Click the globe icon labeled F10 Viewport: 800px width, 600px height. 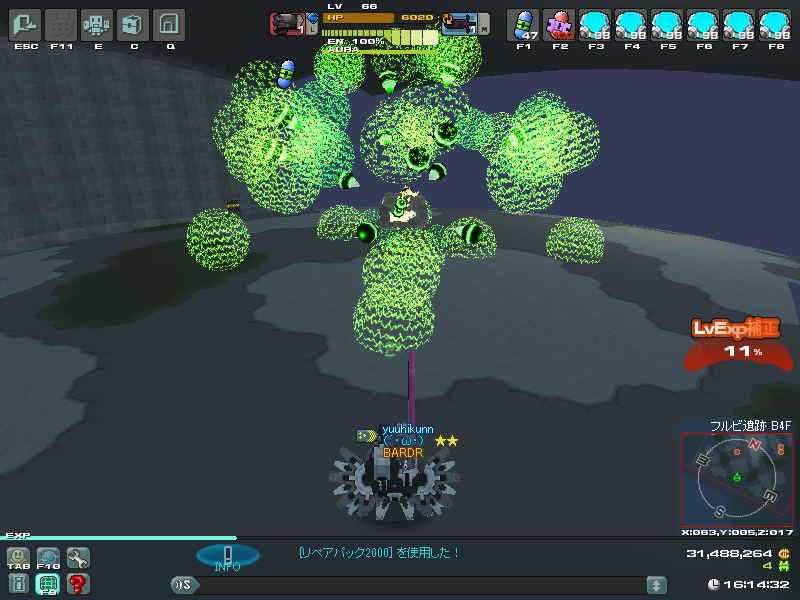click(x=48, y=558)
